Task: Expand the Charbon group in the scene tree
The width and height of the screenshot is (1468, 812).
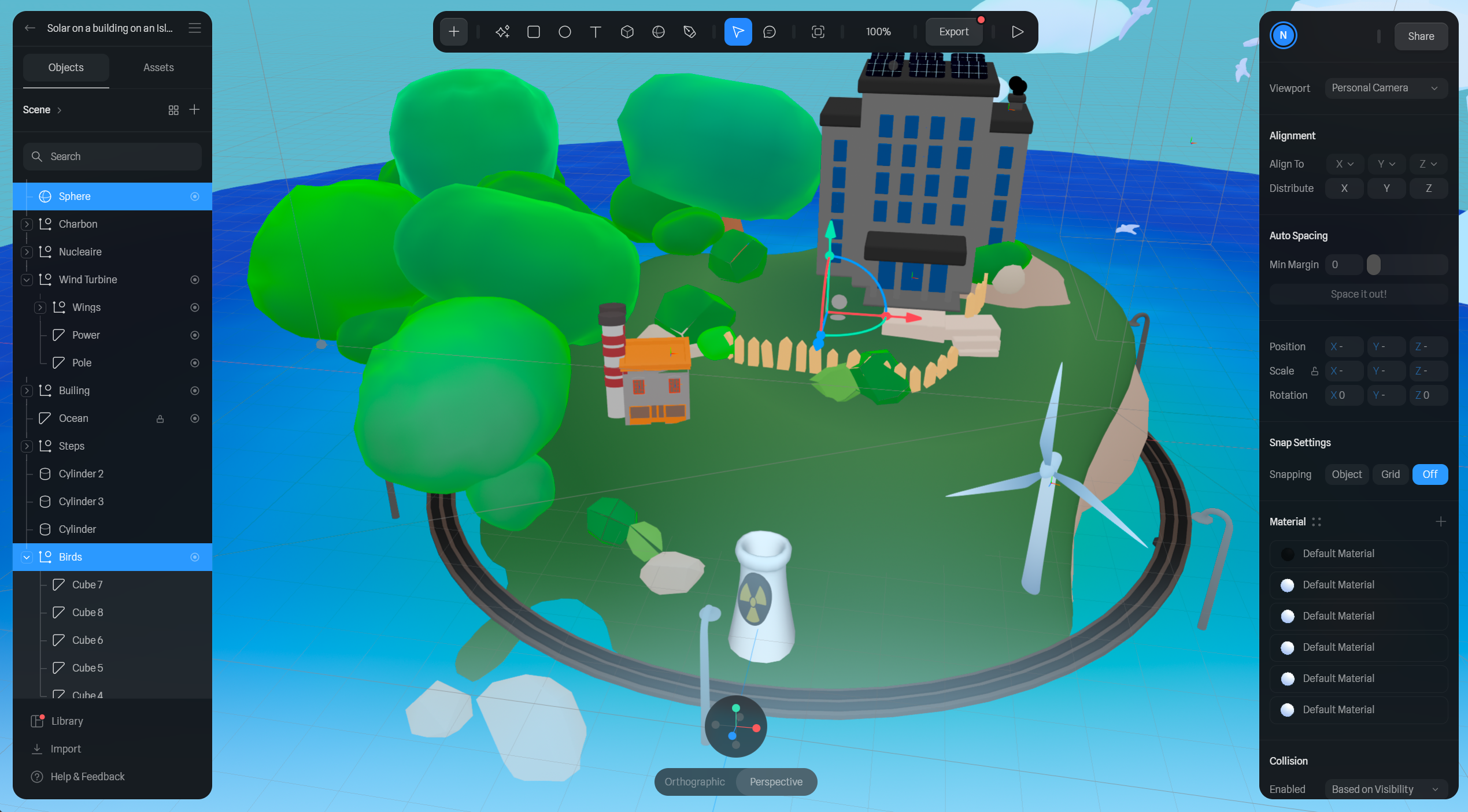Action: (27, 224)
